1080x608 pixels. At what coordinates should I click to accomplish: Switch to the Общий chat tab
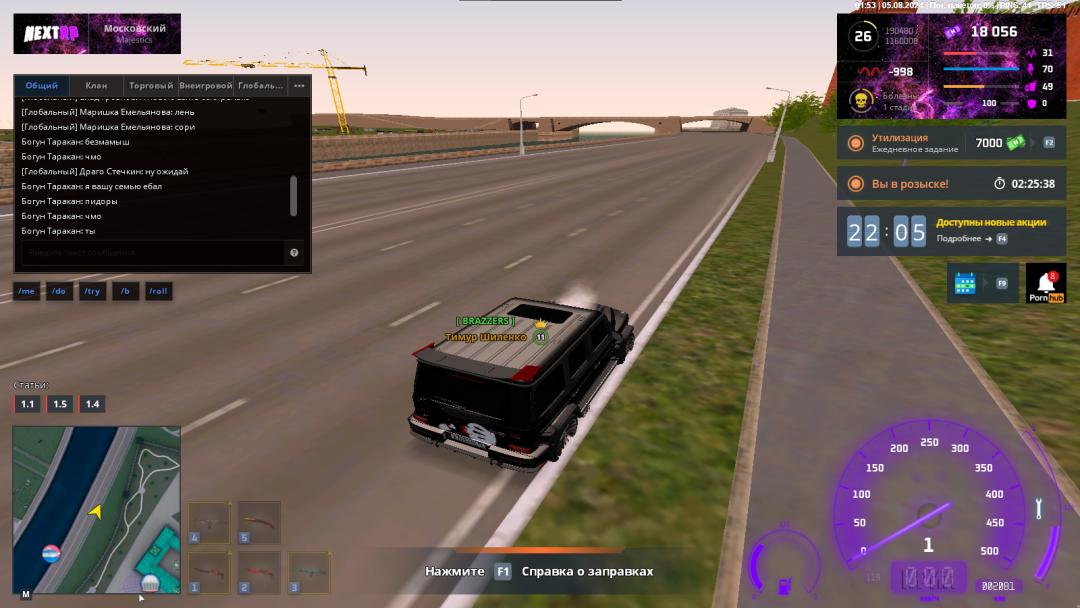tap(42, 86)
